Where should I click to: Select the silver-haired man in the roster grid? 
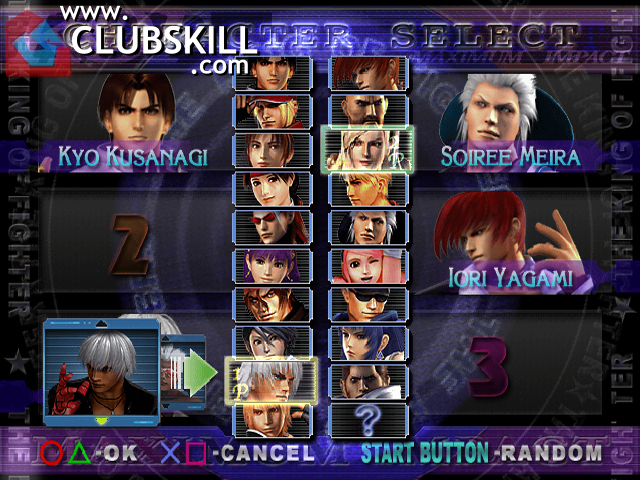(368, 226)
